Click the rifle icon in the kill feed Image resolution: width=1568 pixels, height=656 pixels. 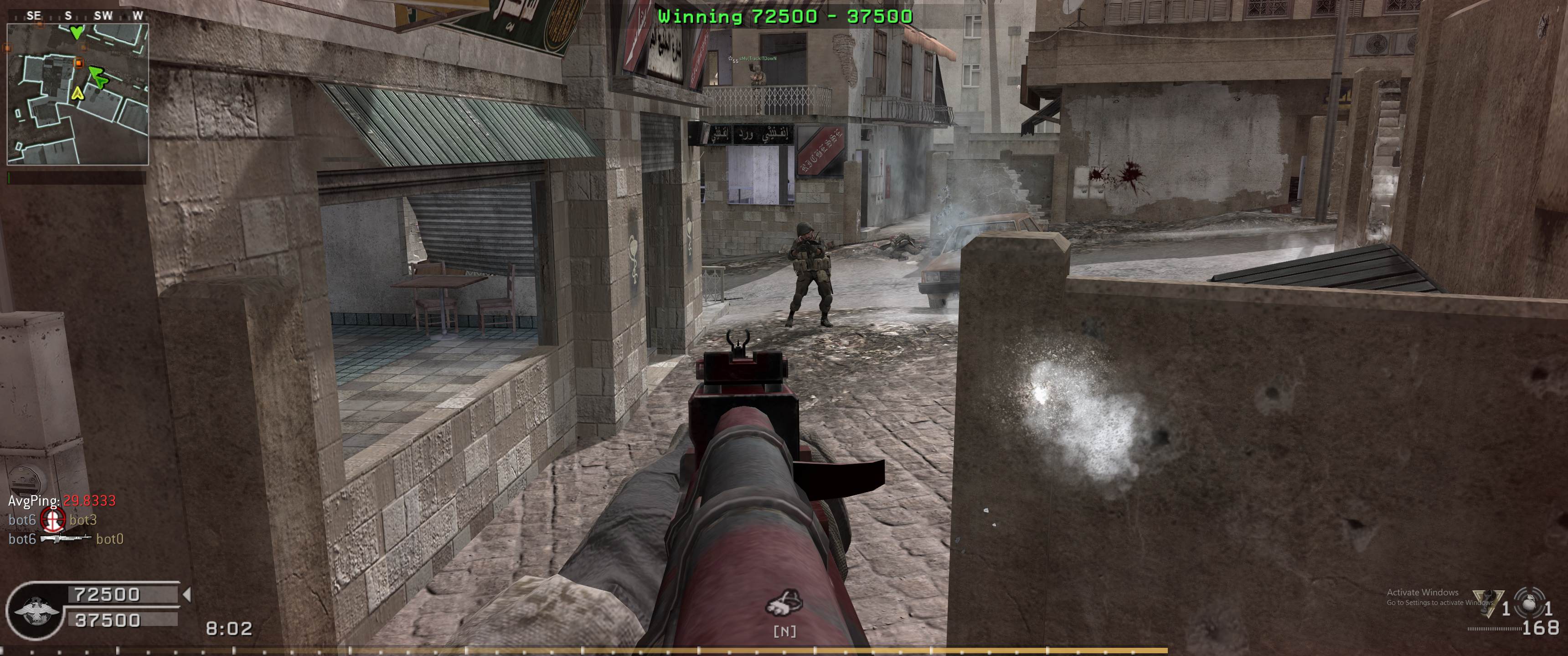click(x=65, y=538)
